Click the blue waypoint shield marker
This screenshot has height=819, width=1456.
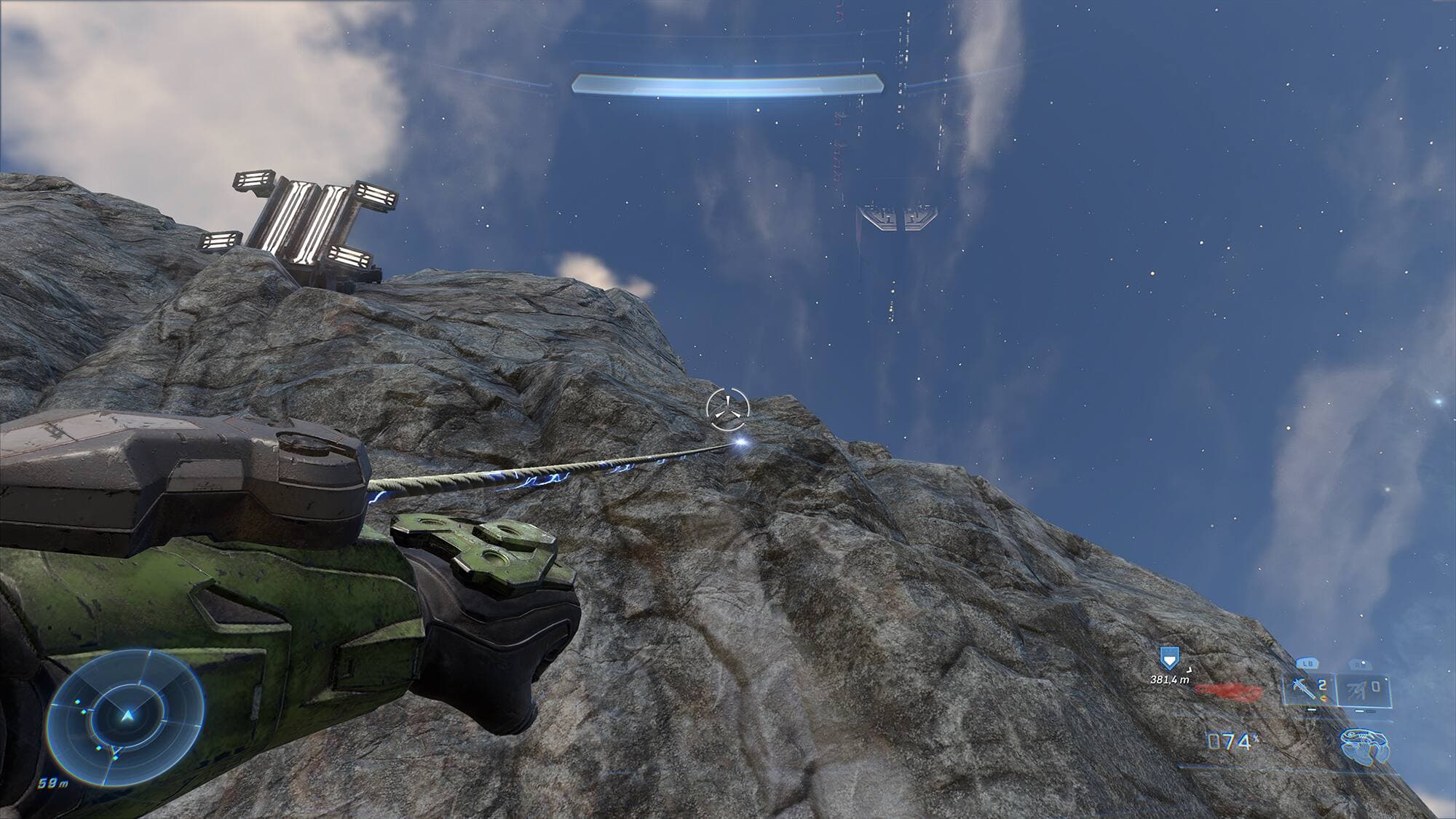click(x=1169, y=657)
